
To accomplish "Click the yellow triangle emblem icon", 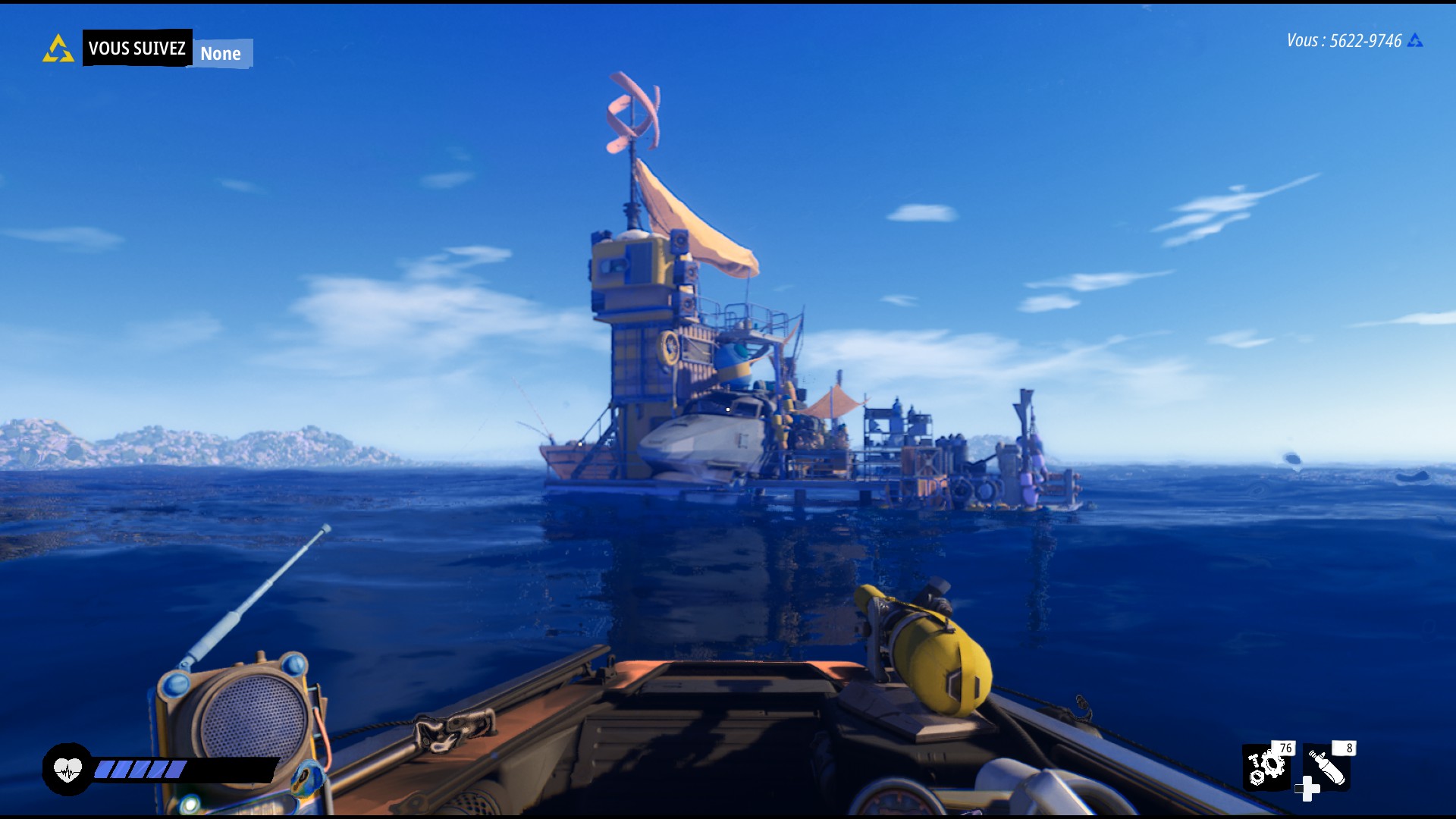I will (58, 49).
